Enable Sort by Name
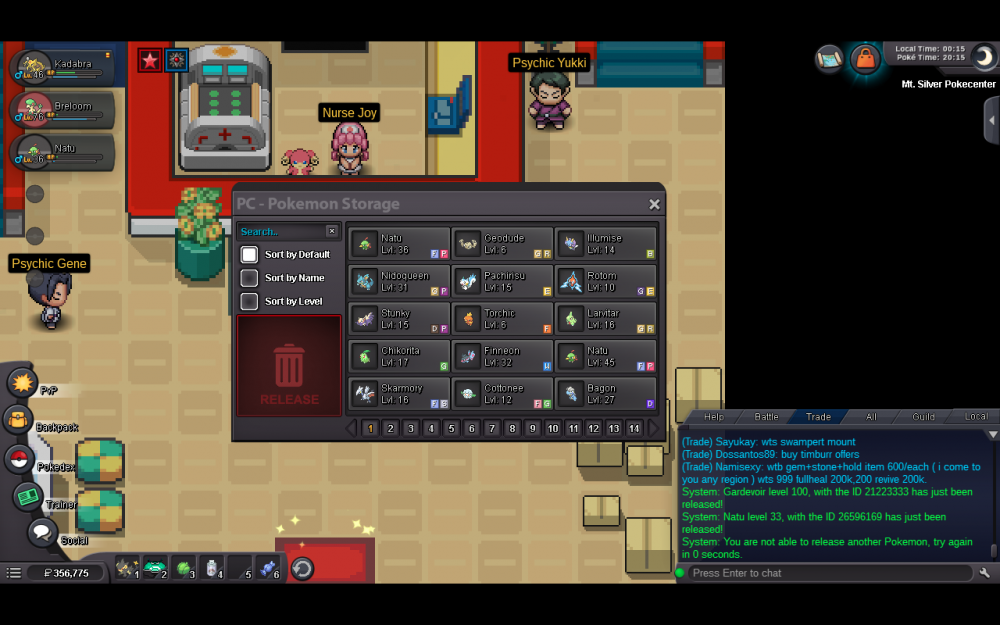The image size is (1000, 625). point(250,278)
